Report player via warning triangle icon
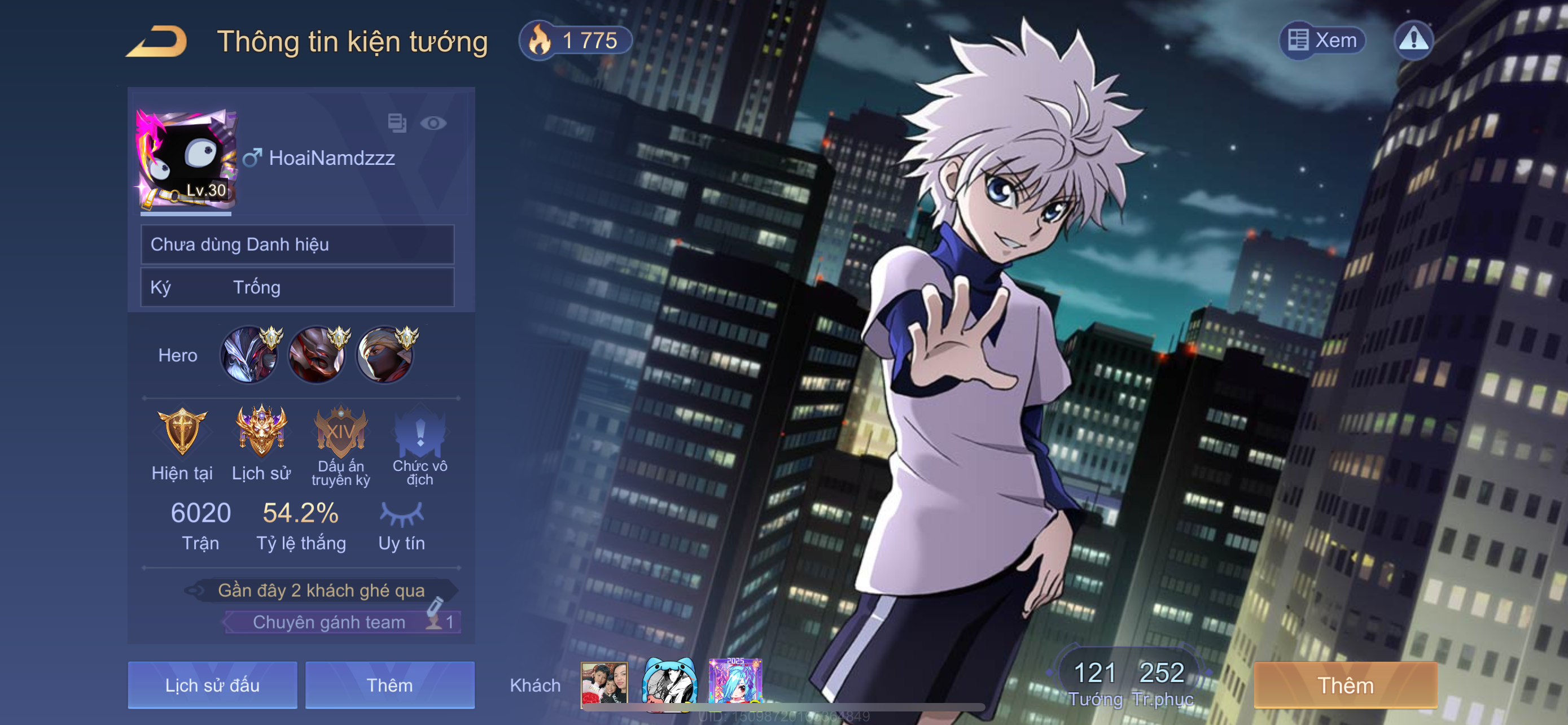The width and height of the screenshot is (1568, 725). pyautogui.click(x=1413, y=40)
